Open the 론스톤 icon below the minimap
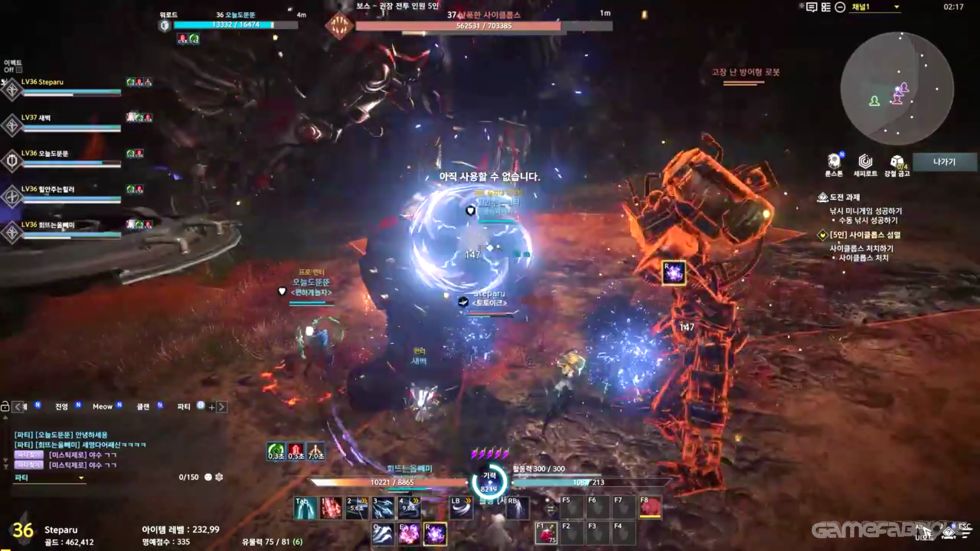The height and width of the screenshot is (551, 980). click(x=834, y=163)
